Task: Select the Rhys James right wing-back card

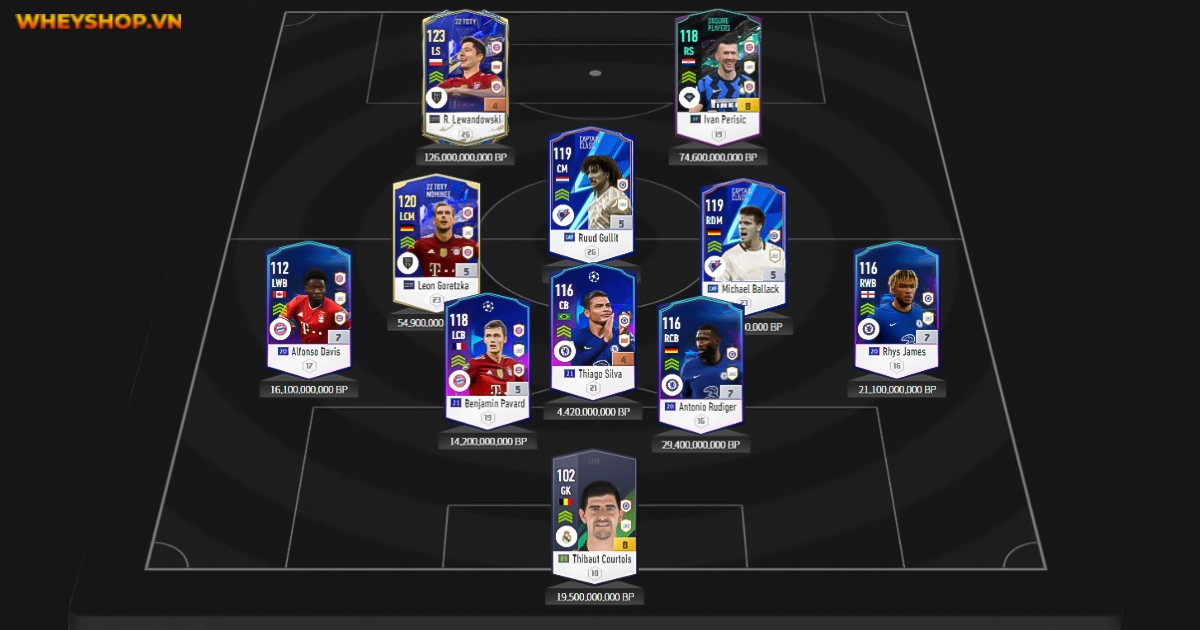Action: (896, 305)
